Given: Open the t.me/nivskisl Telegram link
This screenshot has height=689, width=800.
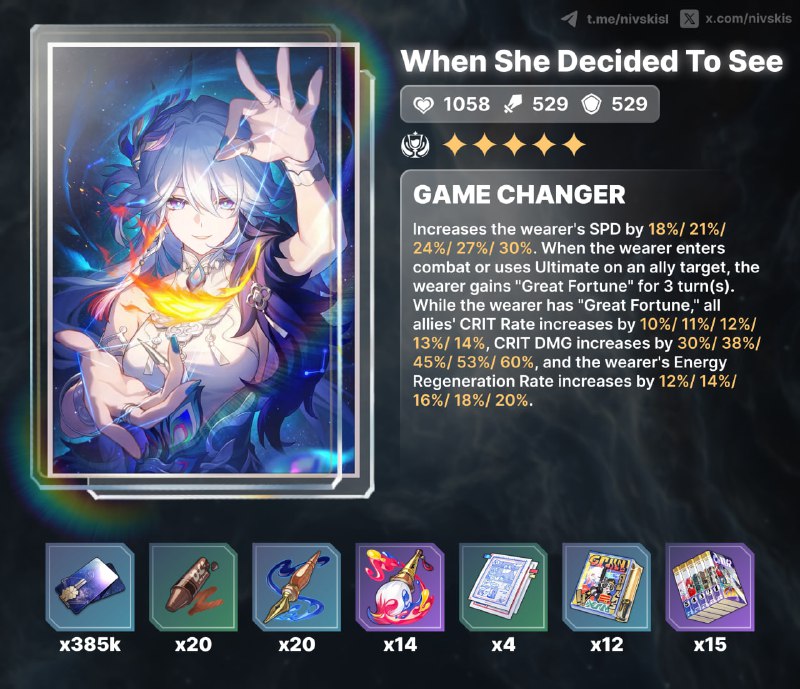Looking at the screenshot, I should [x=613, y=19].
